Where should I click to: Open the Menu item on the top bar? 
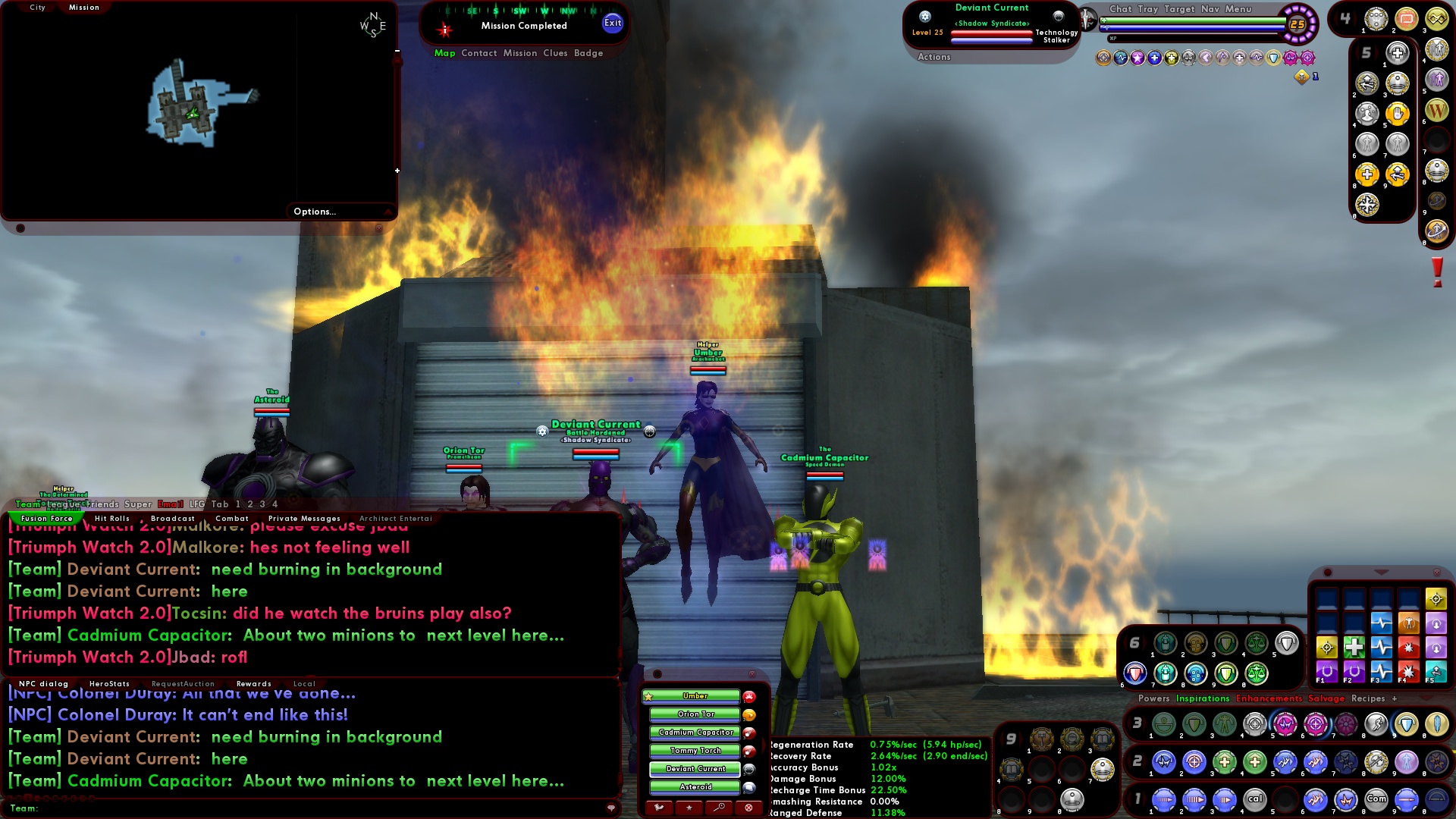pos(1238,9)
